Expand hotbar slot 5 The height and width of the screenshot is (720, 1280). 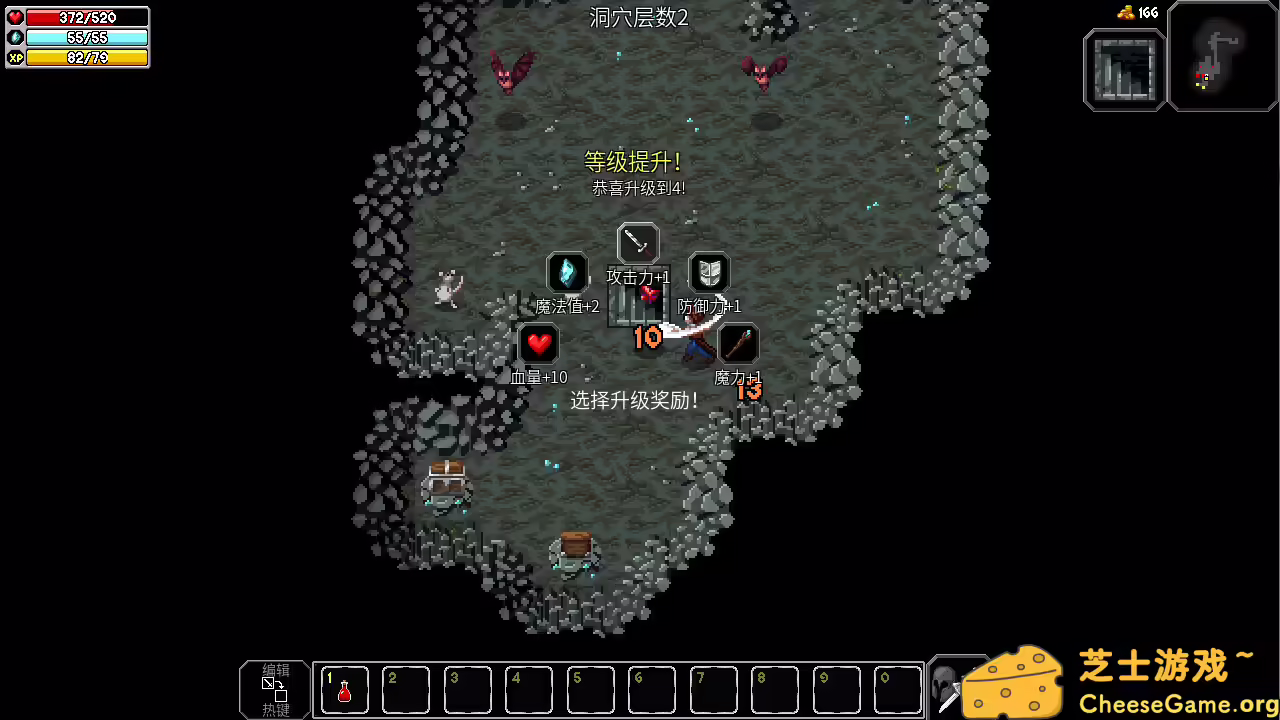(x=590, y=689)
